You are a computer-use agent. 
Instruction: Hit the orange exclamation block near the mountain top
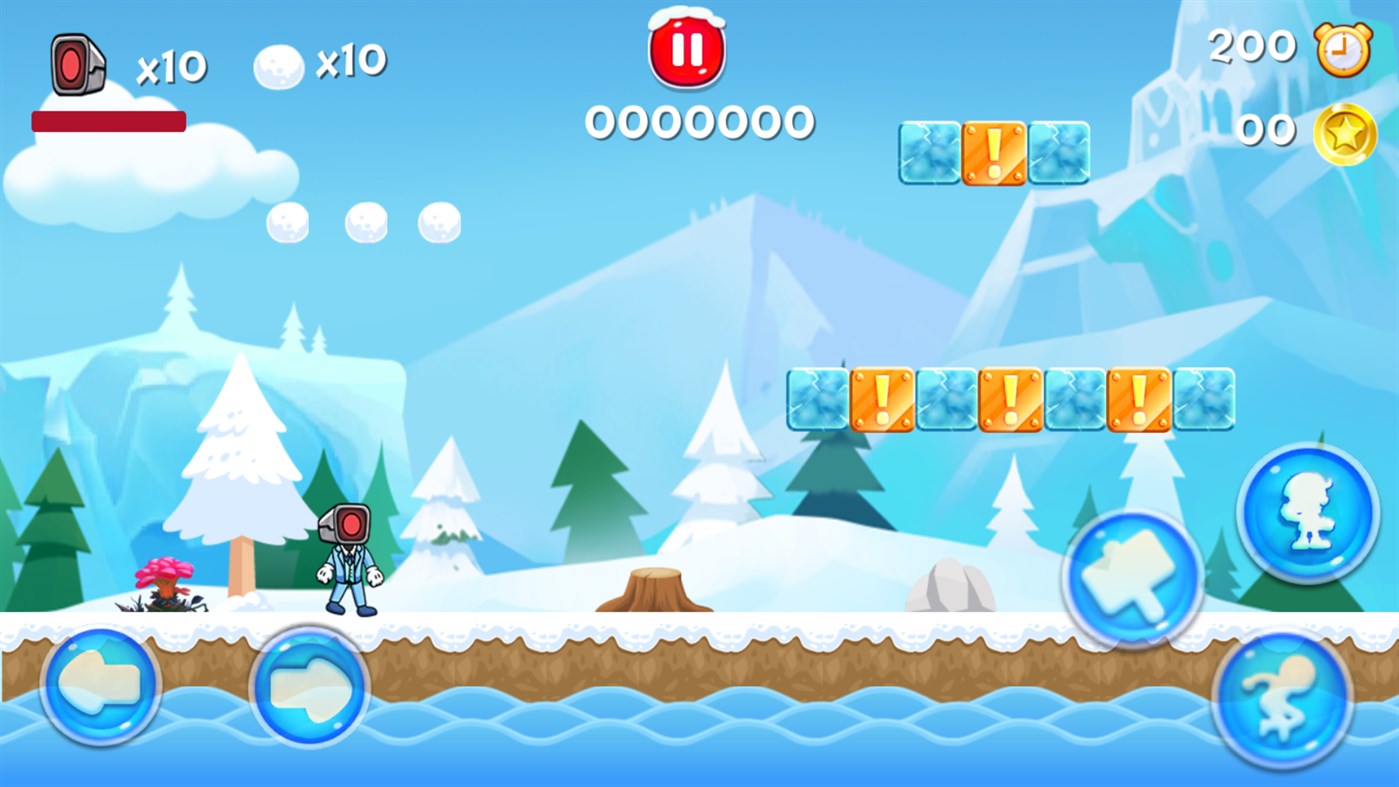point(994,155)
